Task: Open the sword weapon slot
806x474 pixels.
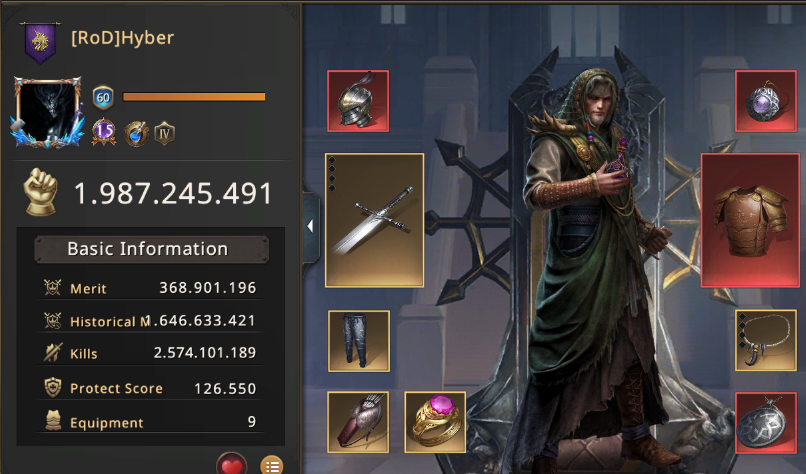Action: coord(375,220)
